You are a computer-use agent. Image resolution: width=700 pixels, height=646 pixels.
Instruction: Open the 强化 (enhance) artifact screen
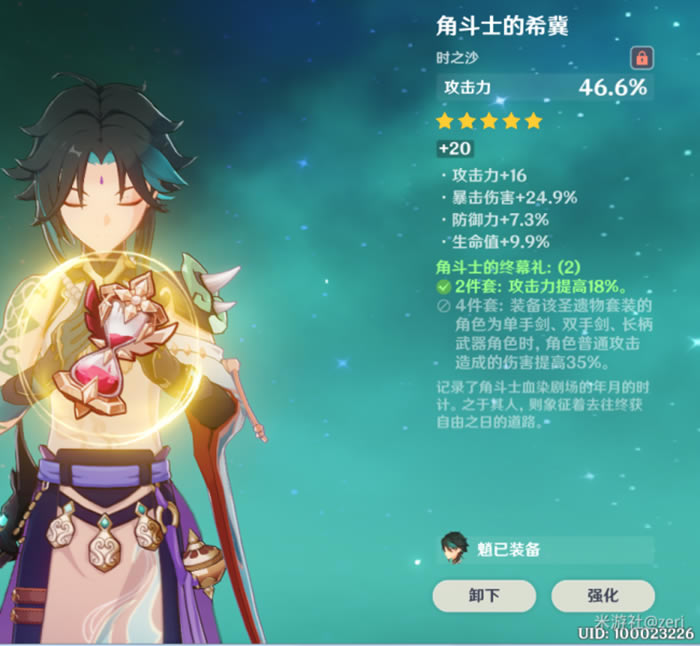coord(603,596)
